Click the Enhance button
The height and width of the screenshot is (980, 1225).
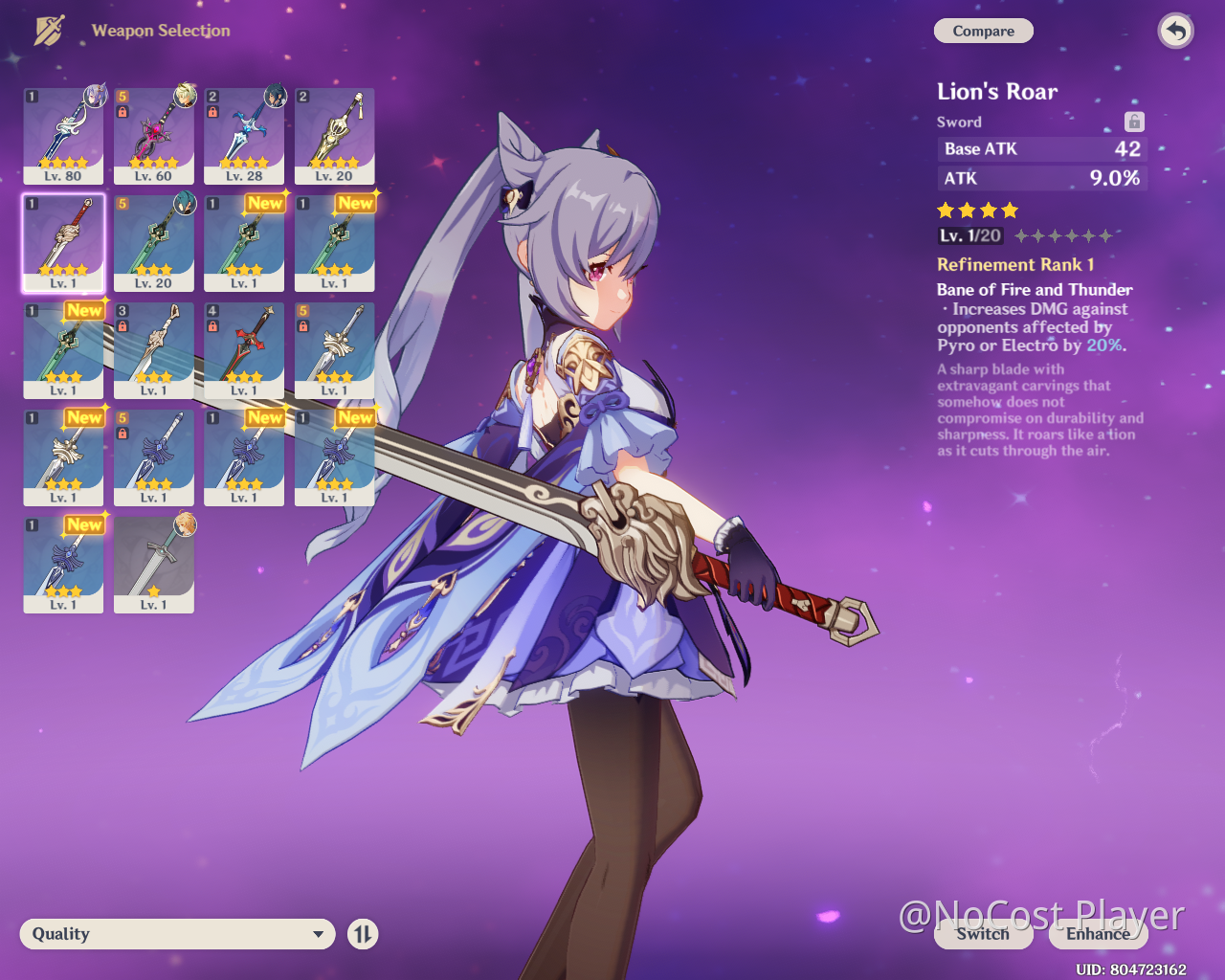1097,935
